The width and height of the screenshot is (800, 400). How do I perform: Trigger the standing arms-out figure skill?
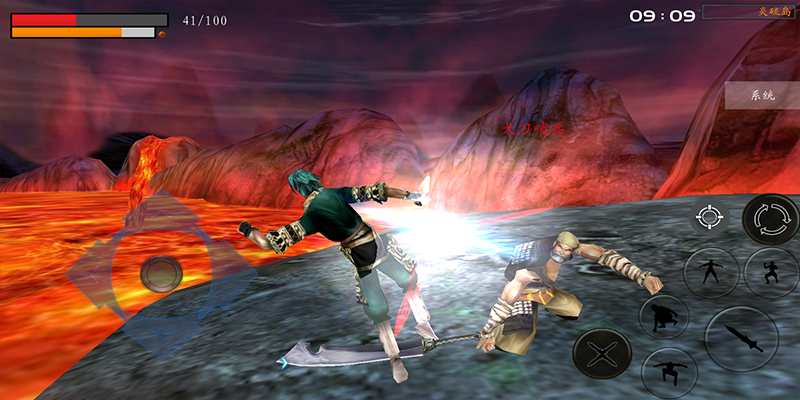pos(711,271)
